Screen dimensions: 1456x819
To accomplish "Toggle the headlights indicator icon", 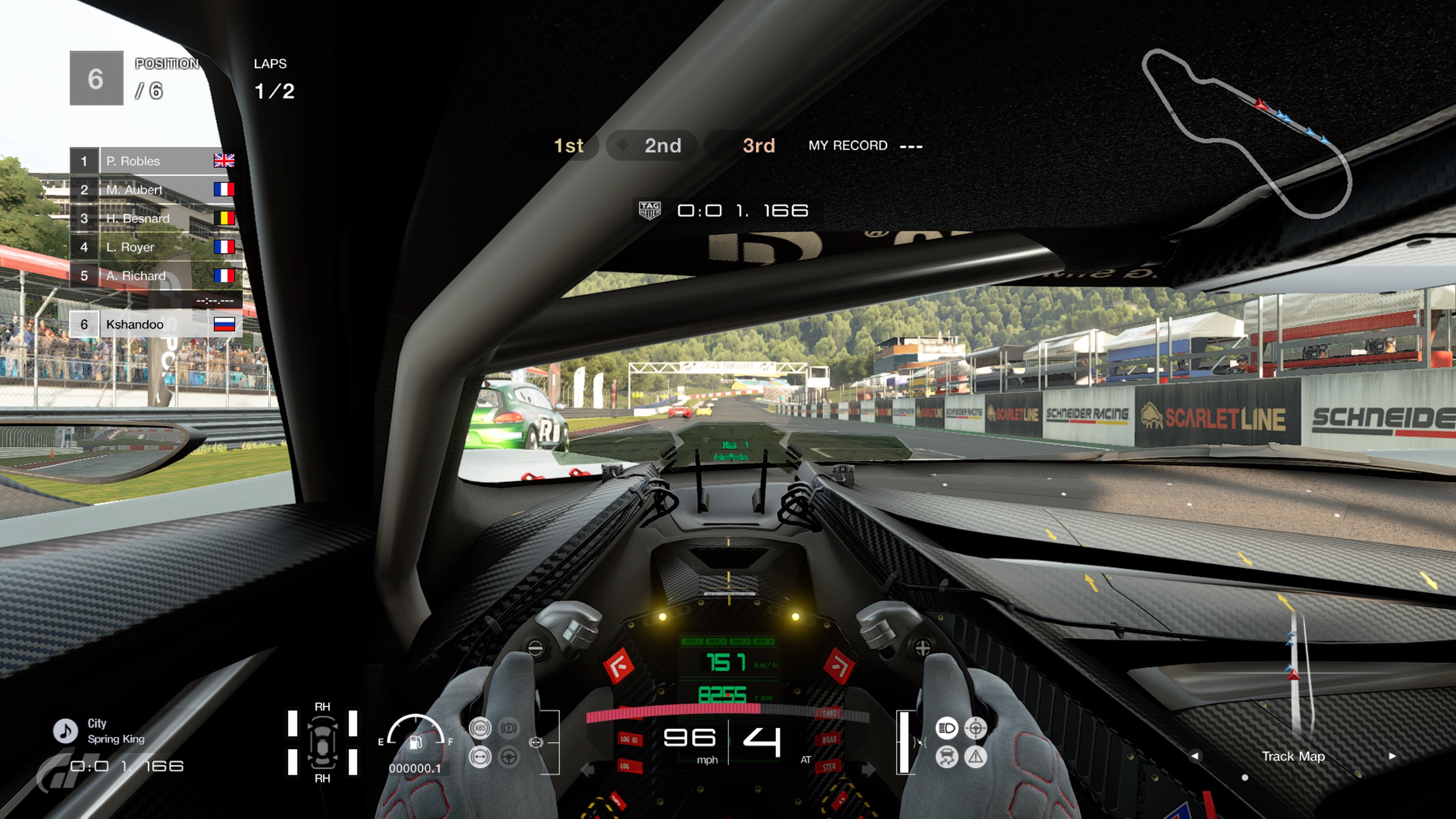I will 947,728.
